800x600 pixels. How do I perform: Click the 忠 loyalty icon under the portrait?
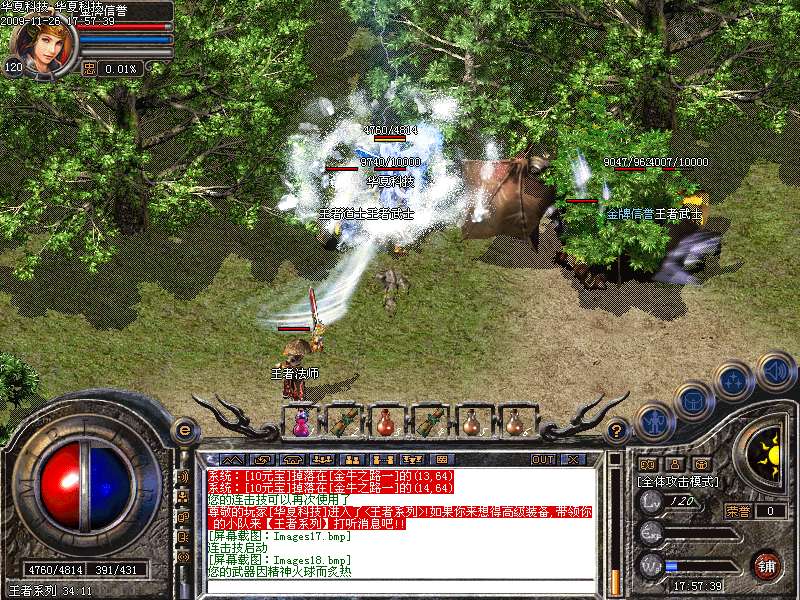point(89,68)
